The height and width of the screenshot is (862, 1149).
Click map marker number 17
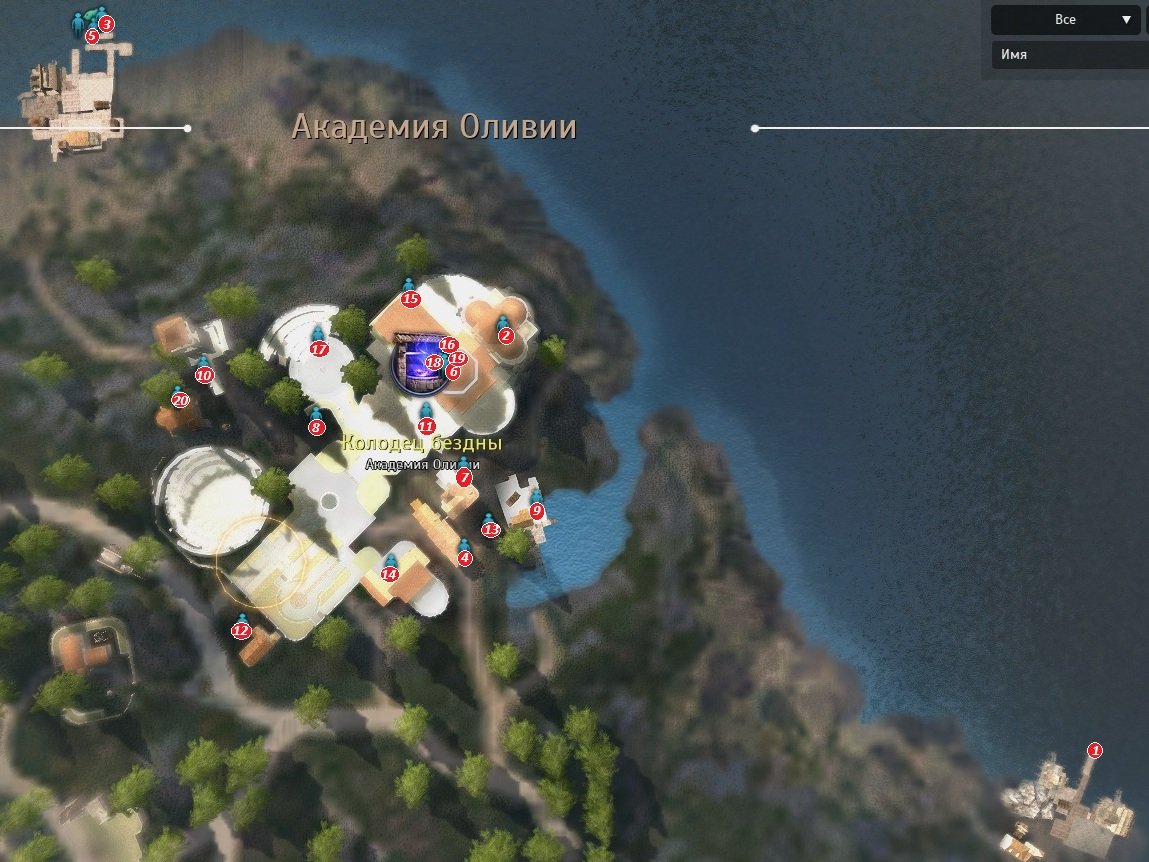[x=319, y=349]
